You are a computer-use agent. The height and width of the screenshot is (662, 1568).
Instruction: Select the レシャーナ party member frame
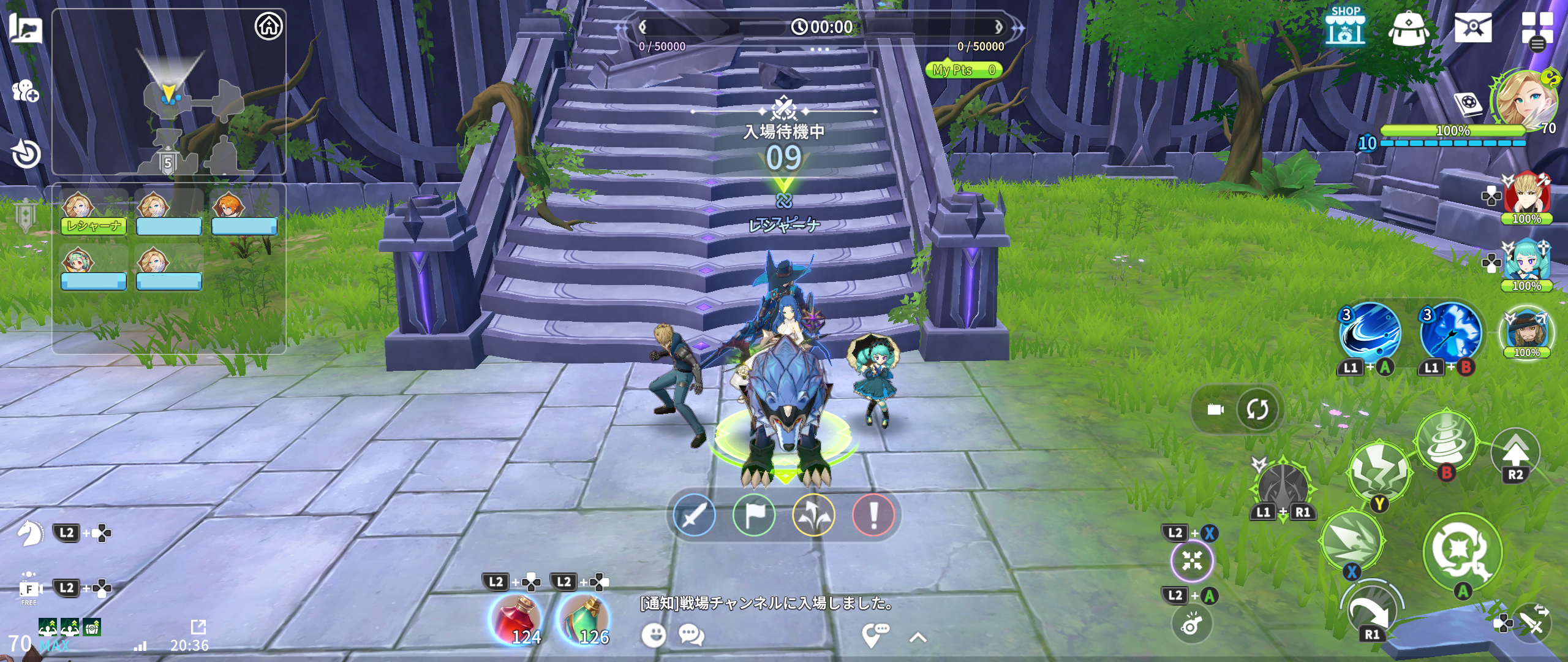click(94, 213)
